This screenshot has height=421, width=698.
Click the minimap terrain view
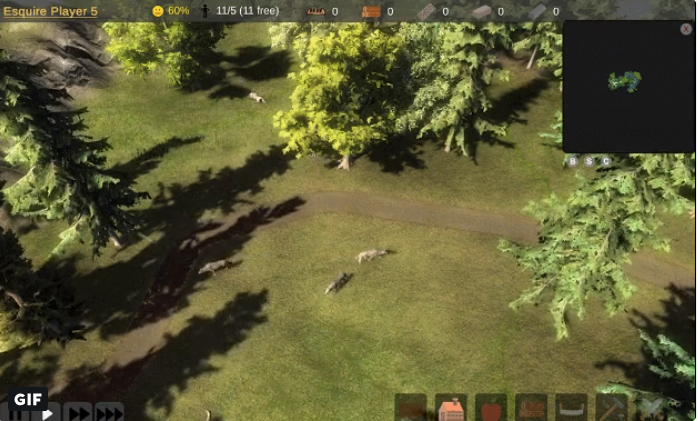pyautogui.click(x=625, y=85)
